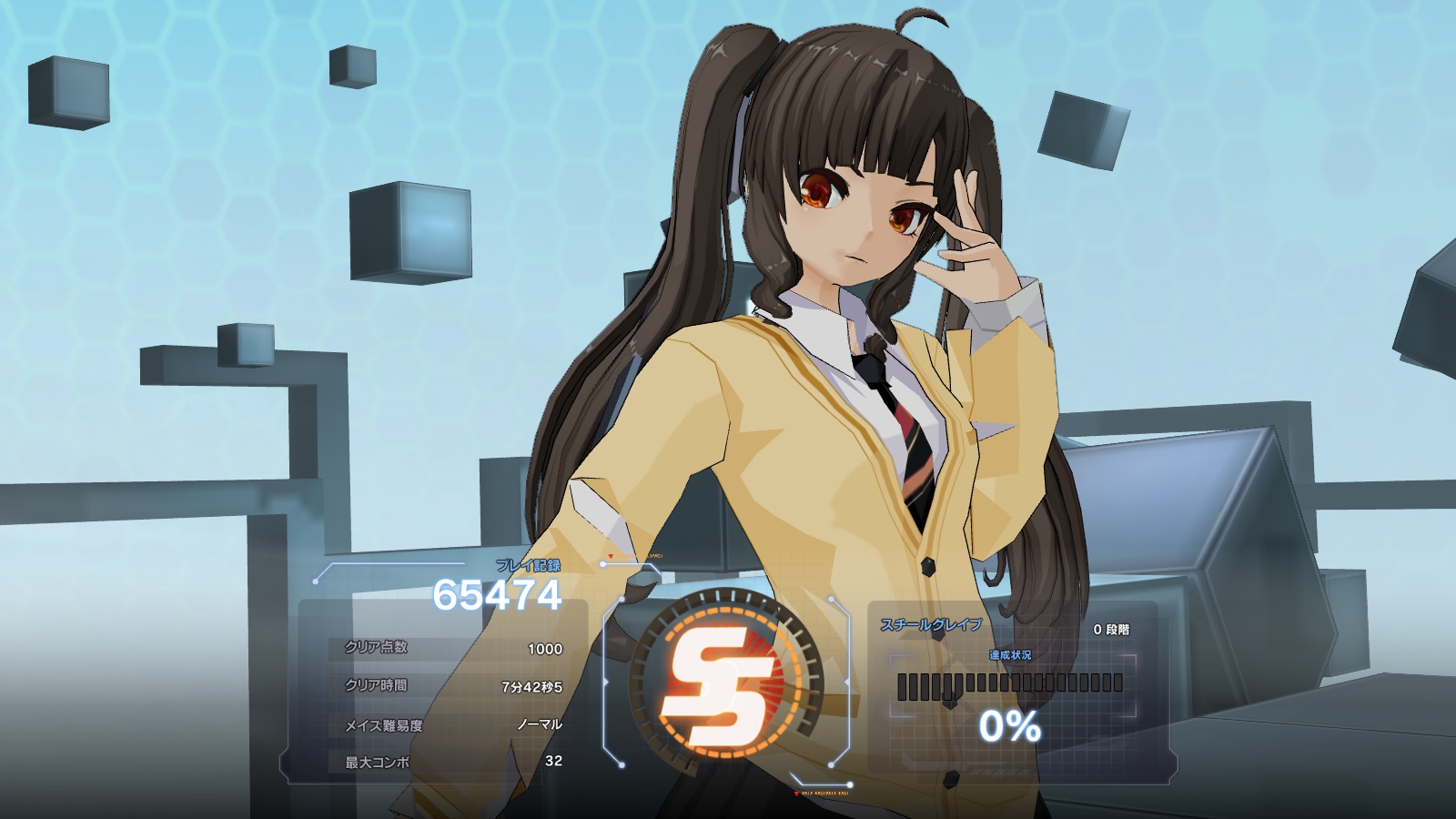Click the circular node on the upper HUD line

(x=603, y=565)
